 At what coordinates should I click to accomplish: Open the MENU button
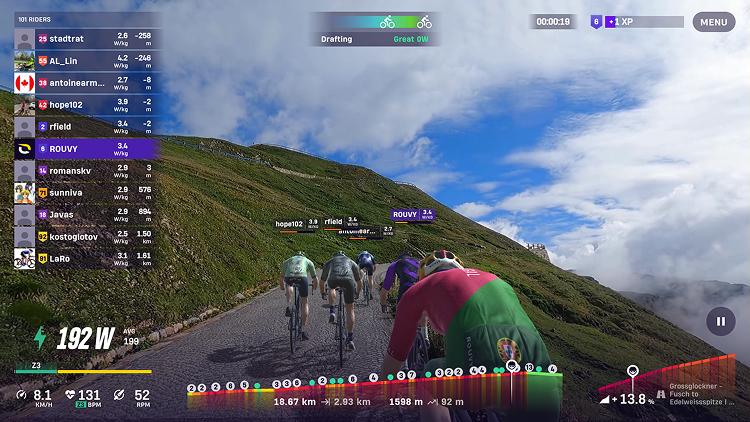(713, 21)
